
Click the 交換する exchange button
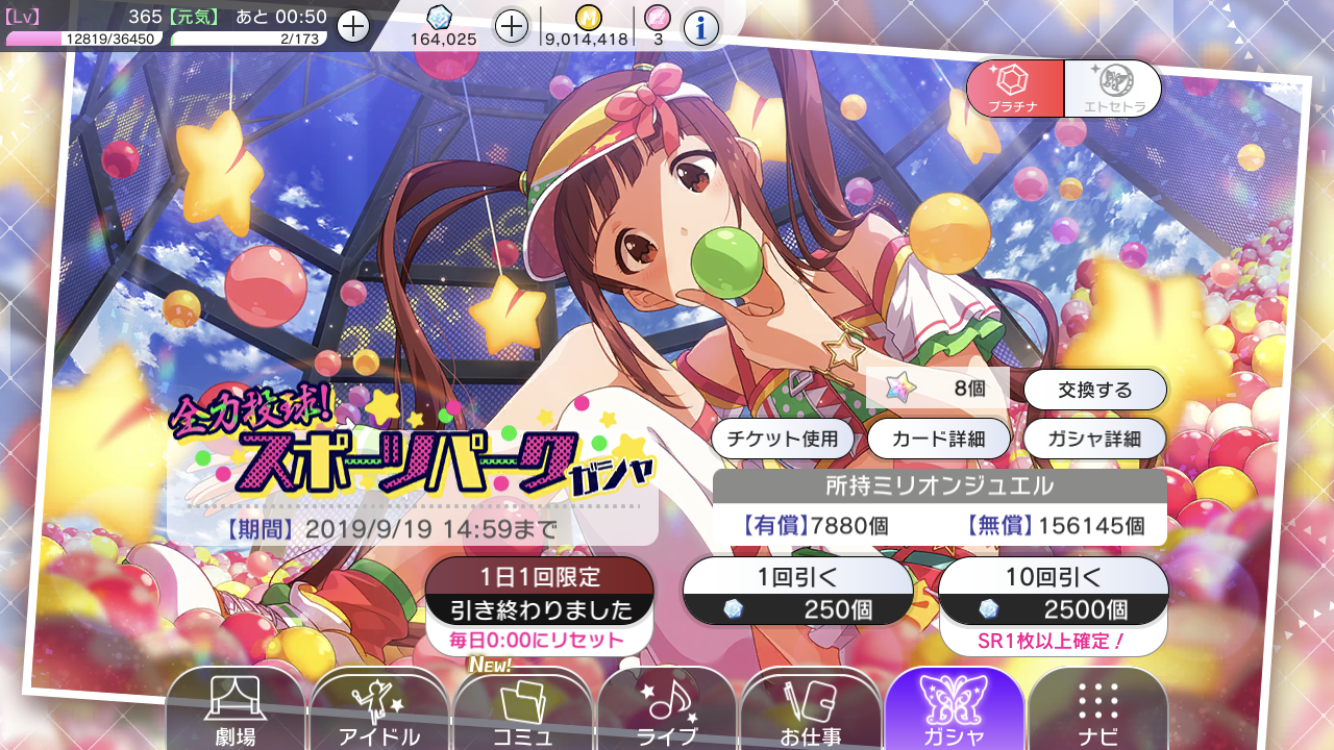point(1095,390)
